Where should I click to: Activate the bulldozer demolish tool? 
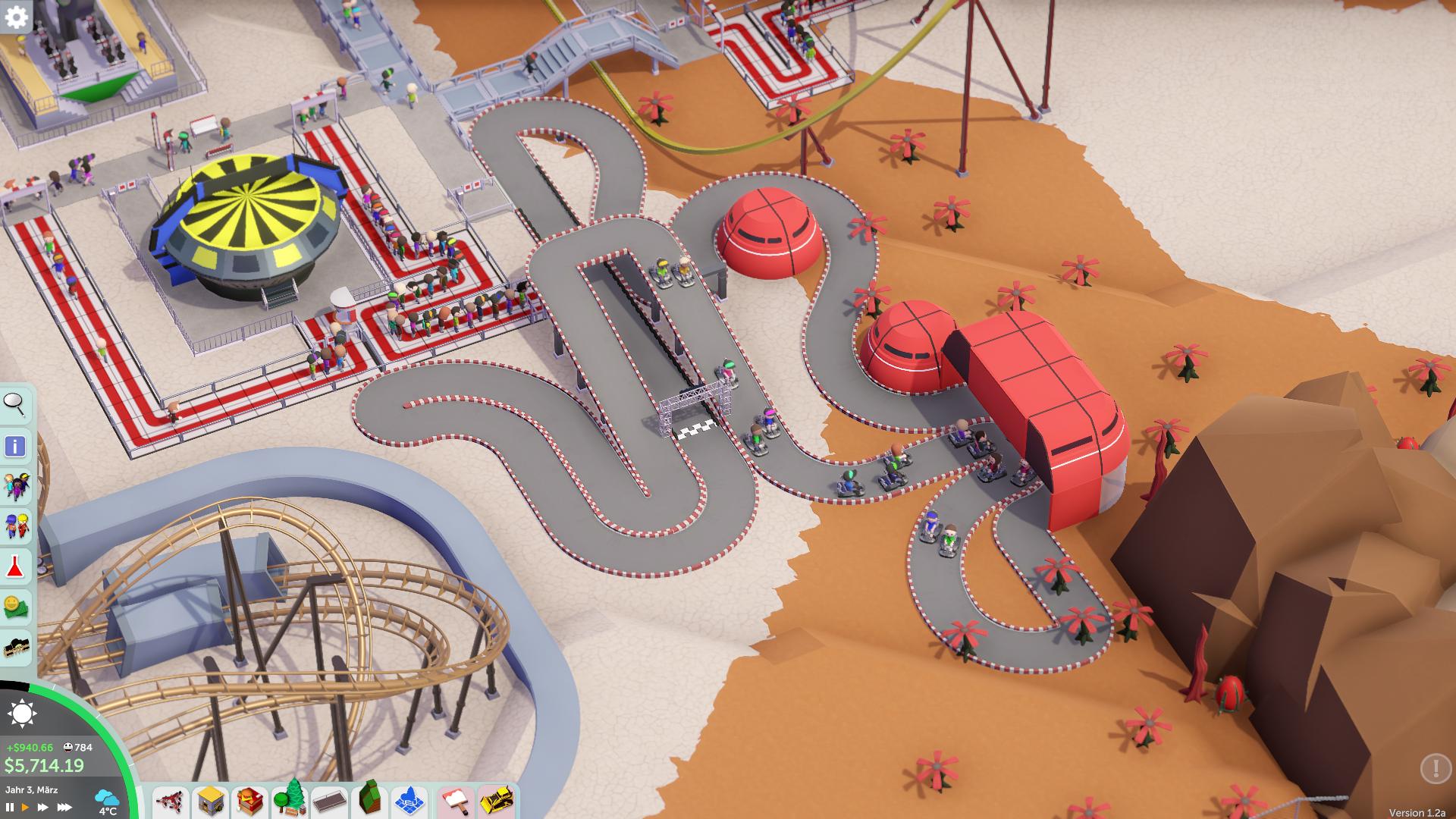click(497, 801)
